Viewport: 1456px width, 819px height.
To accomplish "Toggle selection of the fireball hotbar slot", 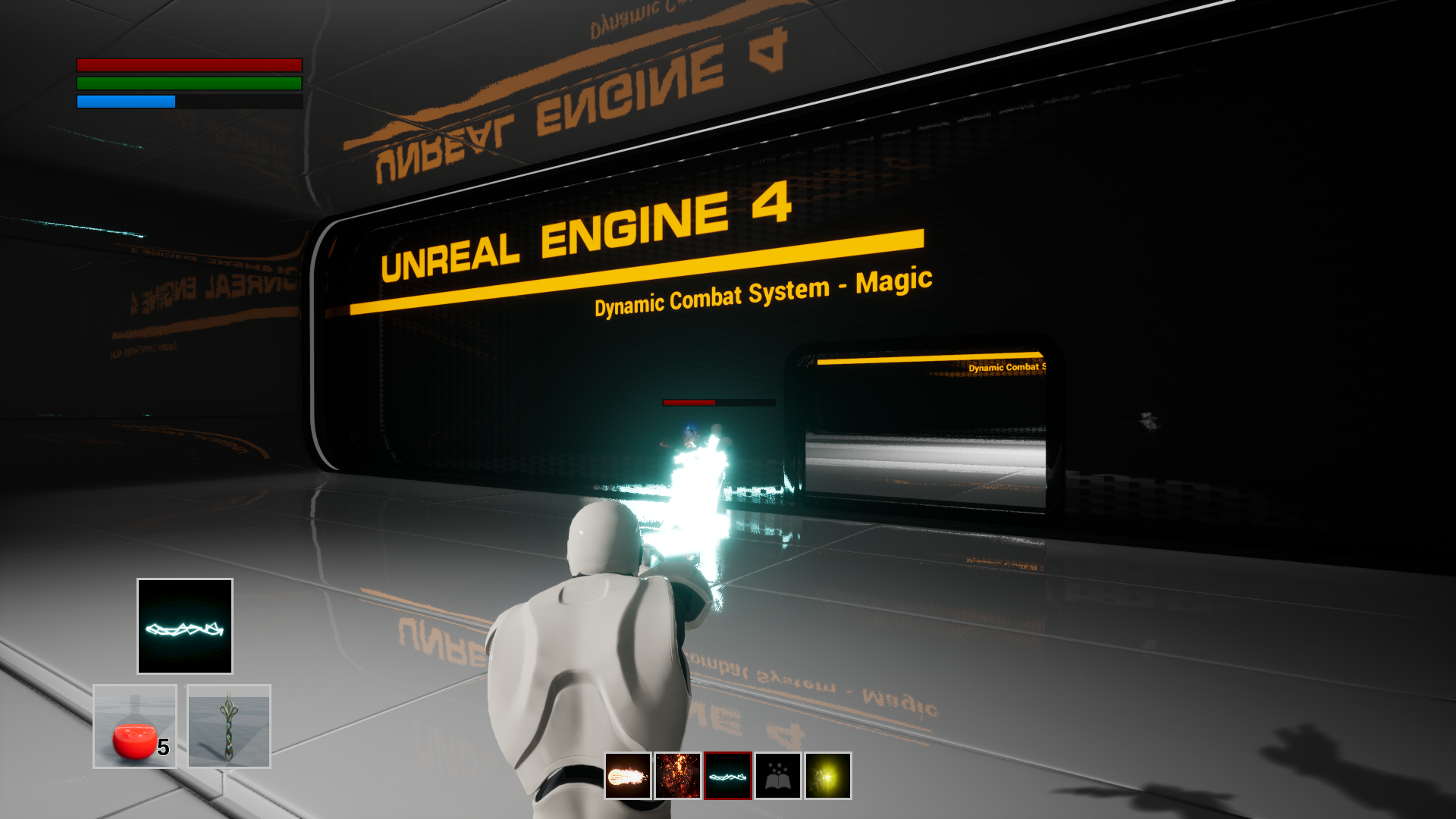I will pos(627,775).
